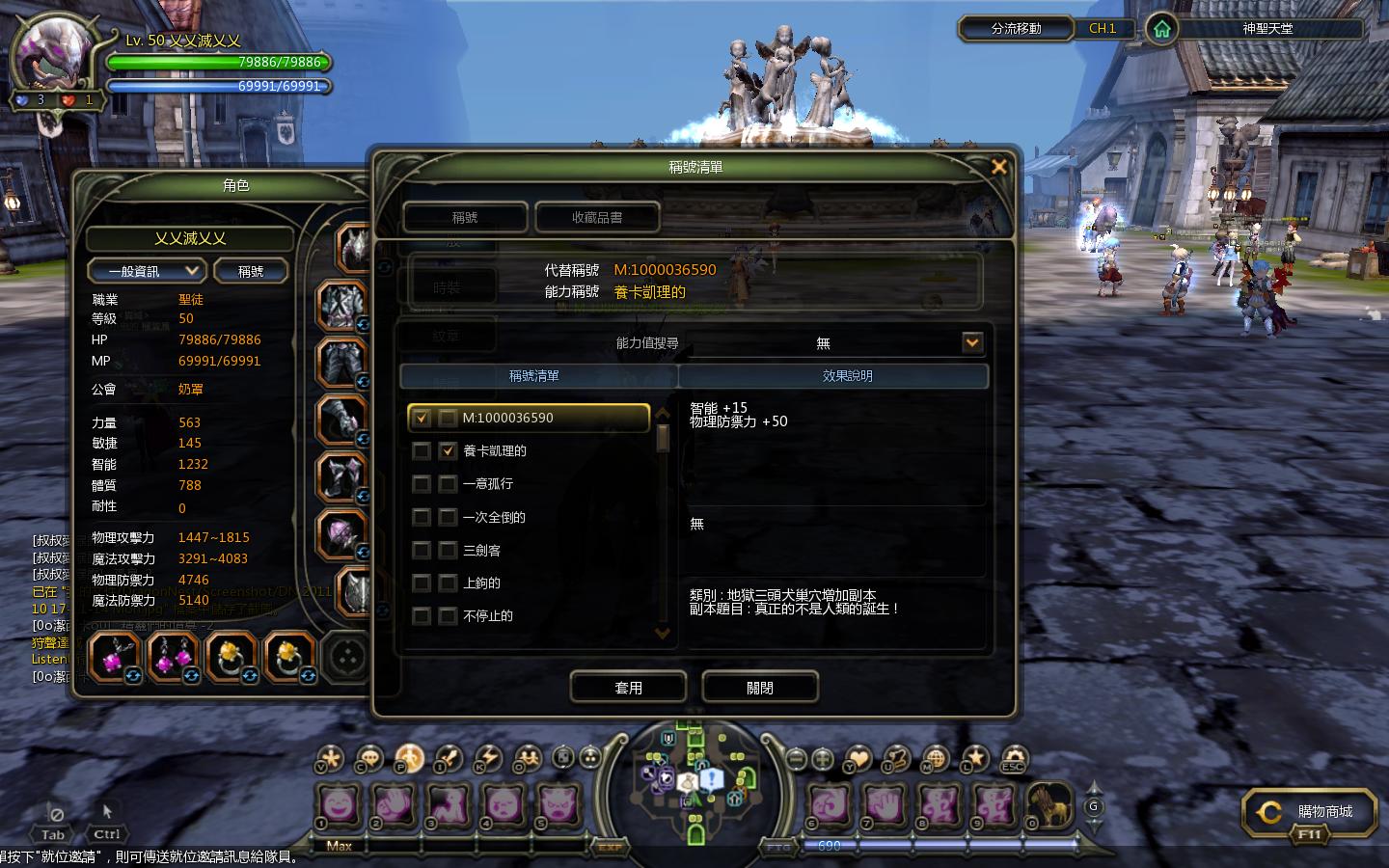The height and width of the screenshot is (868, 1389).
Task: Choose the 三劍客 title entry
Action: 482,551
